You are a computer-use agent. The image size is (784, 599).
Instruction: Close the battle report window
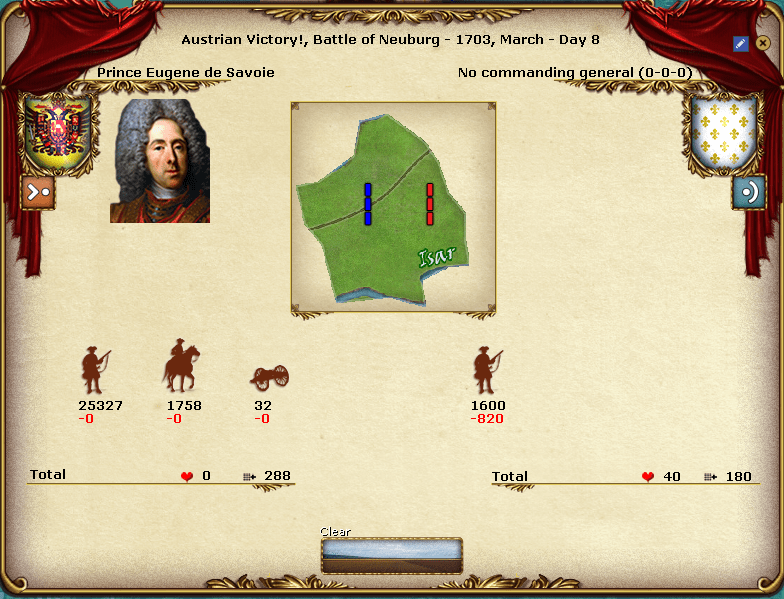(x=762, y=43)
